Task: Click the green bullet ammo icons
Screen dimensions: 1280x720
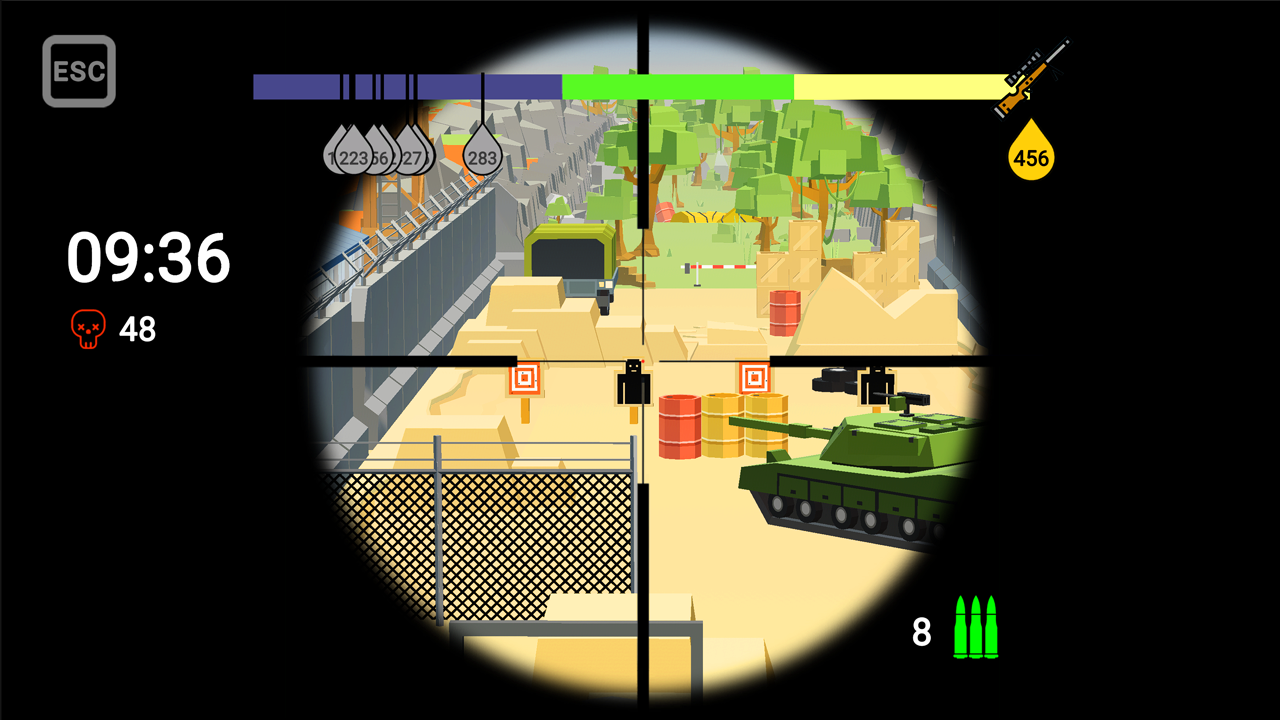Action: click(x=977, y=627)
